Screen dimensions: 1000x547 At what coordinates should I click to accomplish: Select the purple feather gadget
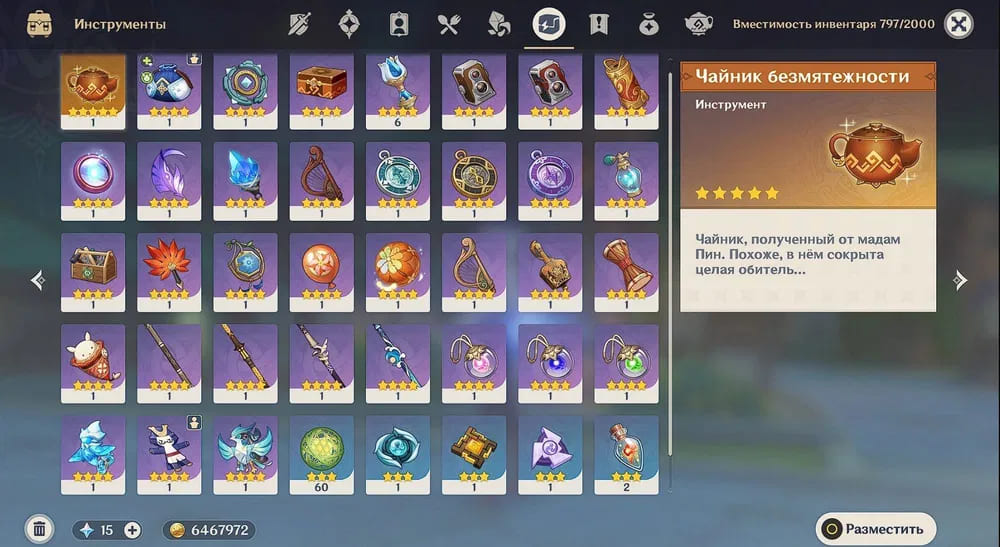click(x=169, y=176)
